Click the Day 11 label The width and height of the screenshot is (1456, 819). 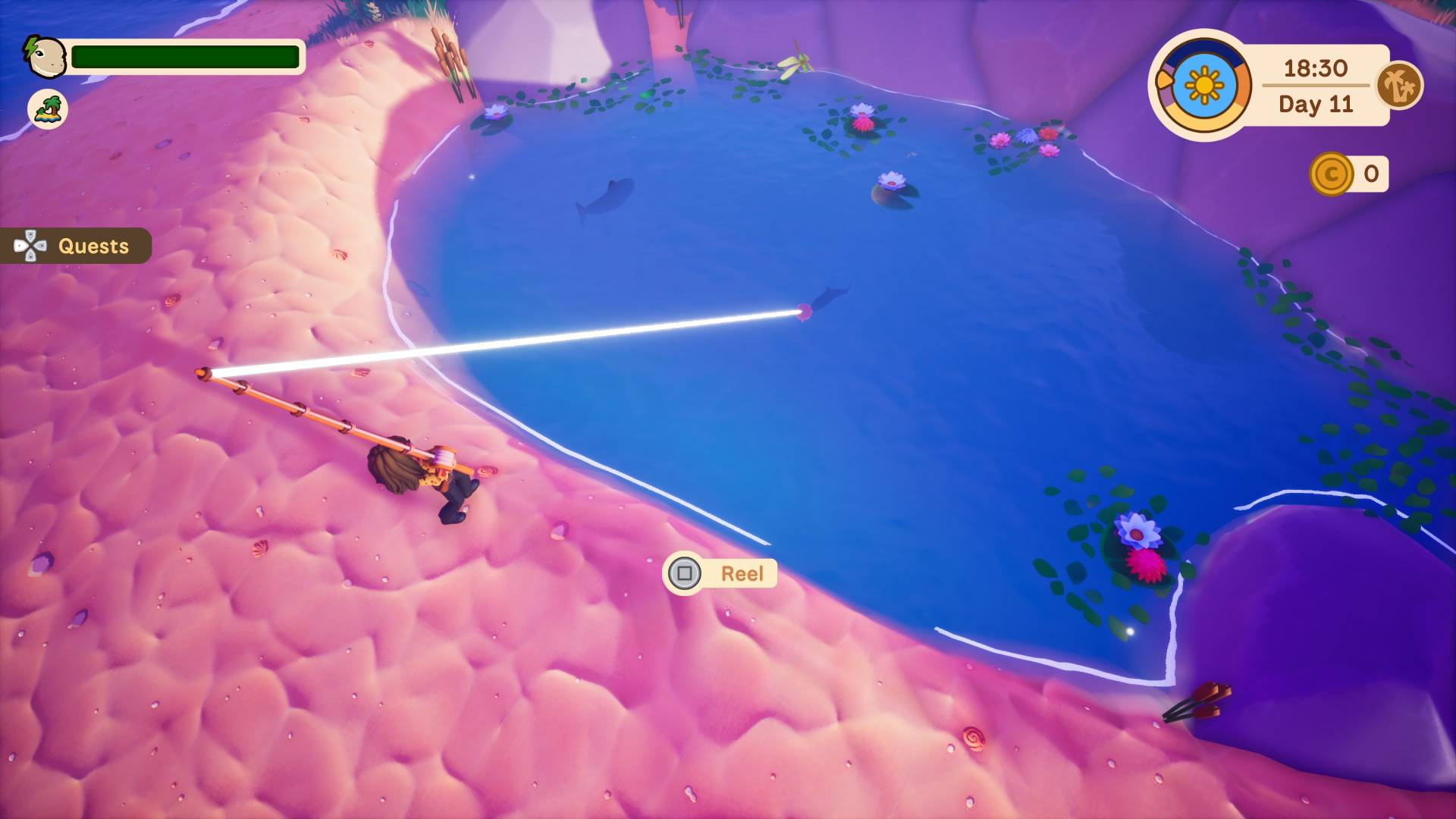(x=1314, y=104)
